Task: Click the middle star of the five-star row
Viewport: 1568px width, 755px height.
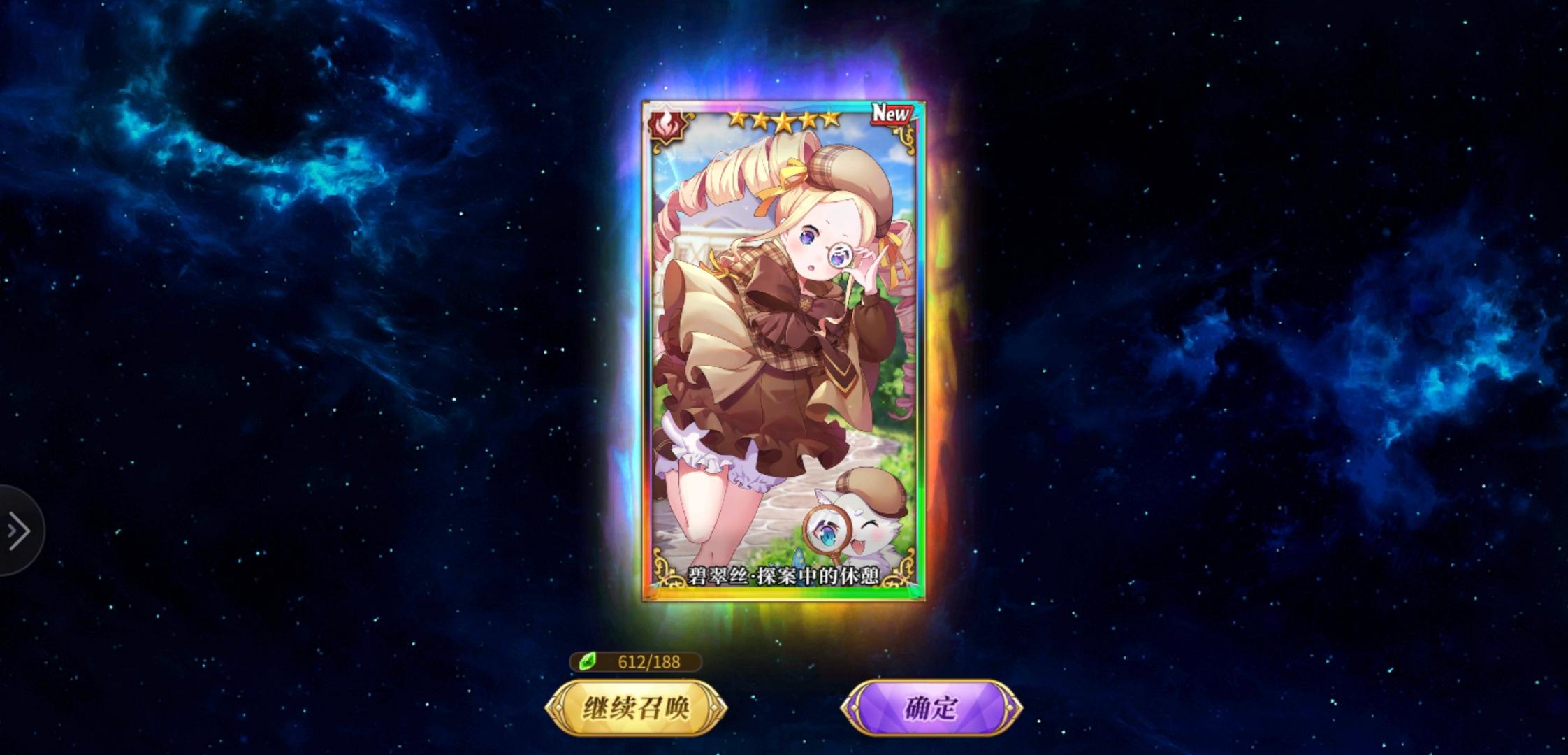Action: coord(783,122)
